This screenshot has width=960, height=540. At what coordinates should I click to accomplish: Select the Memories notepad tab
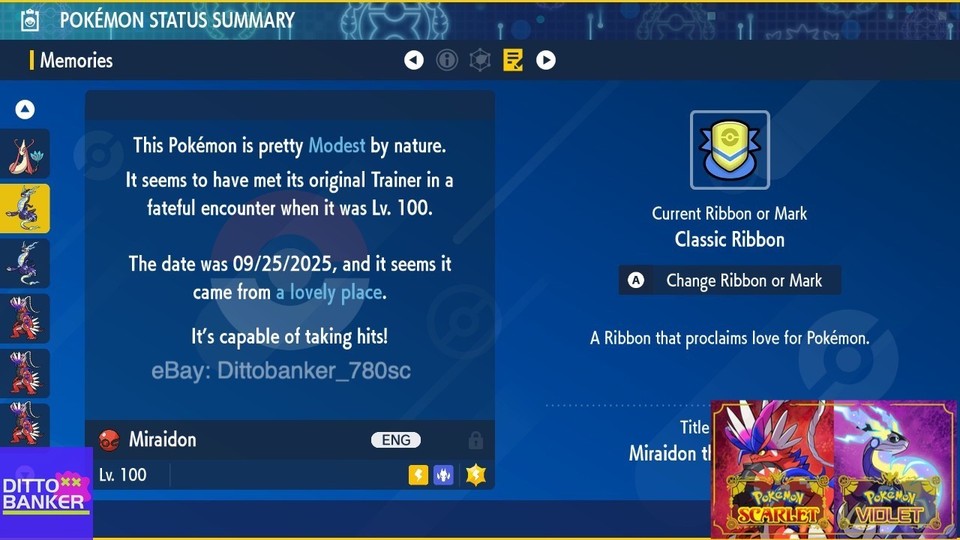click(513, 60)
